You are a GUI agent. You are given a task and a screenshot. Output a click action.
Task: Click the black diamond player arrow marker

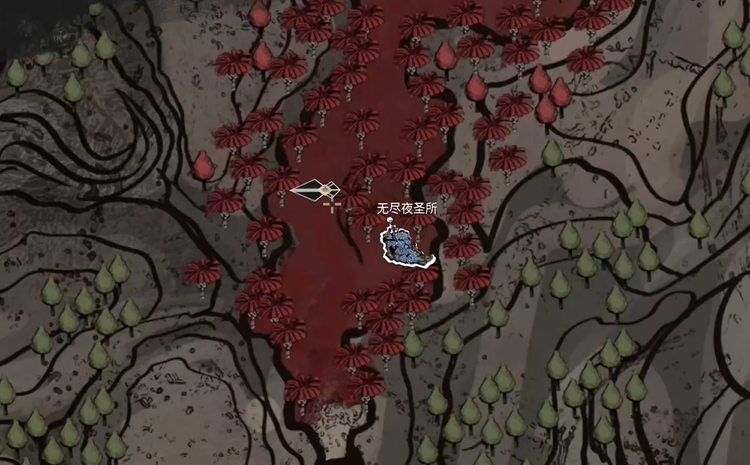tap(316, 189)
